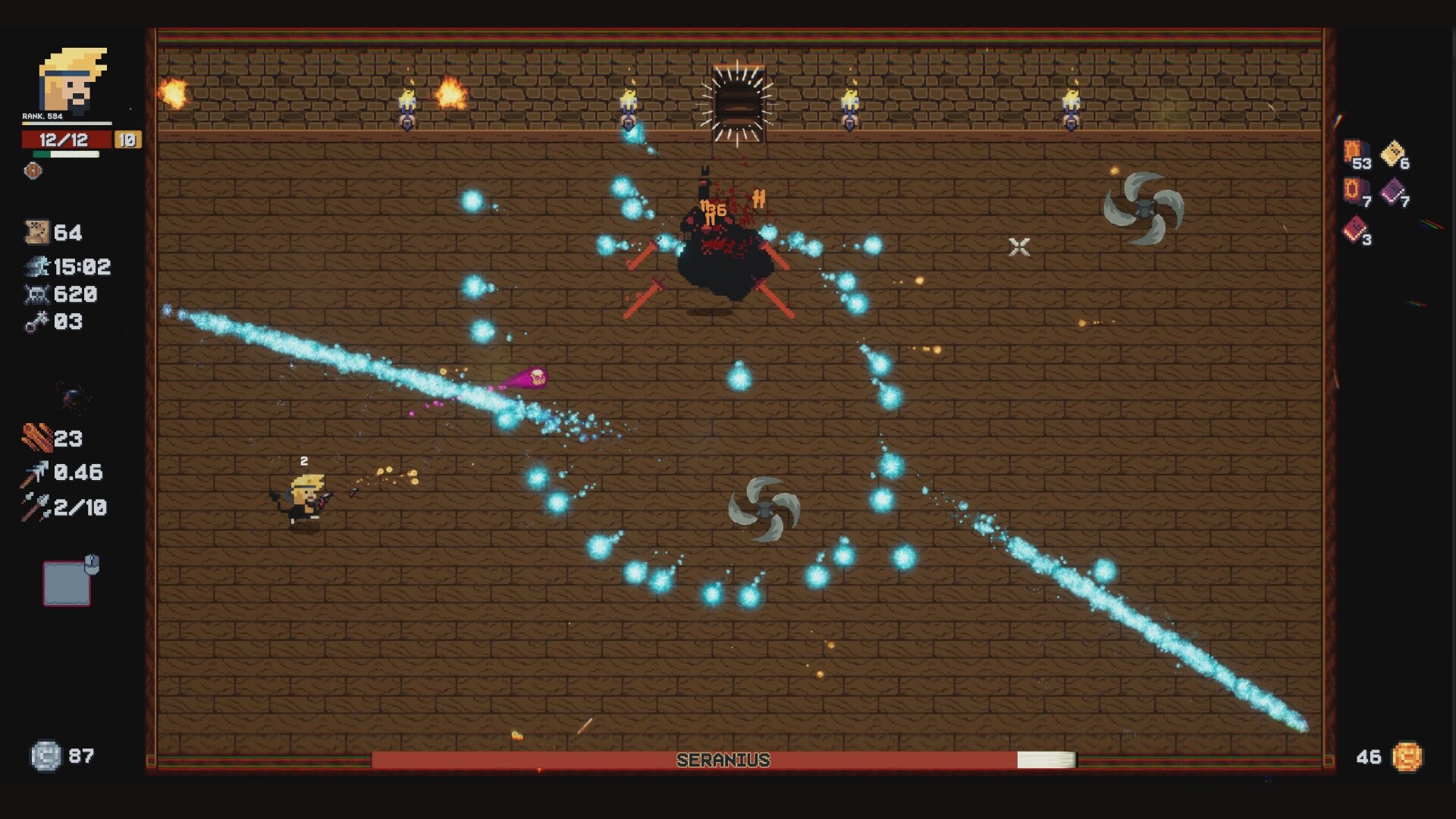Click the second orange book icon showing 7
Viewport: 1456px width, 819px height.
click(x=1354, y=190)
